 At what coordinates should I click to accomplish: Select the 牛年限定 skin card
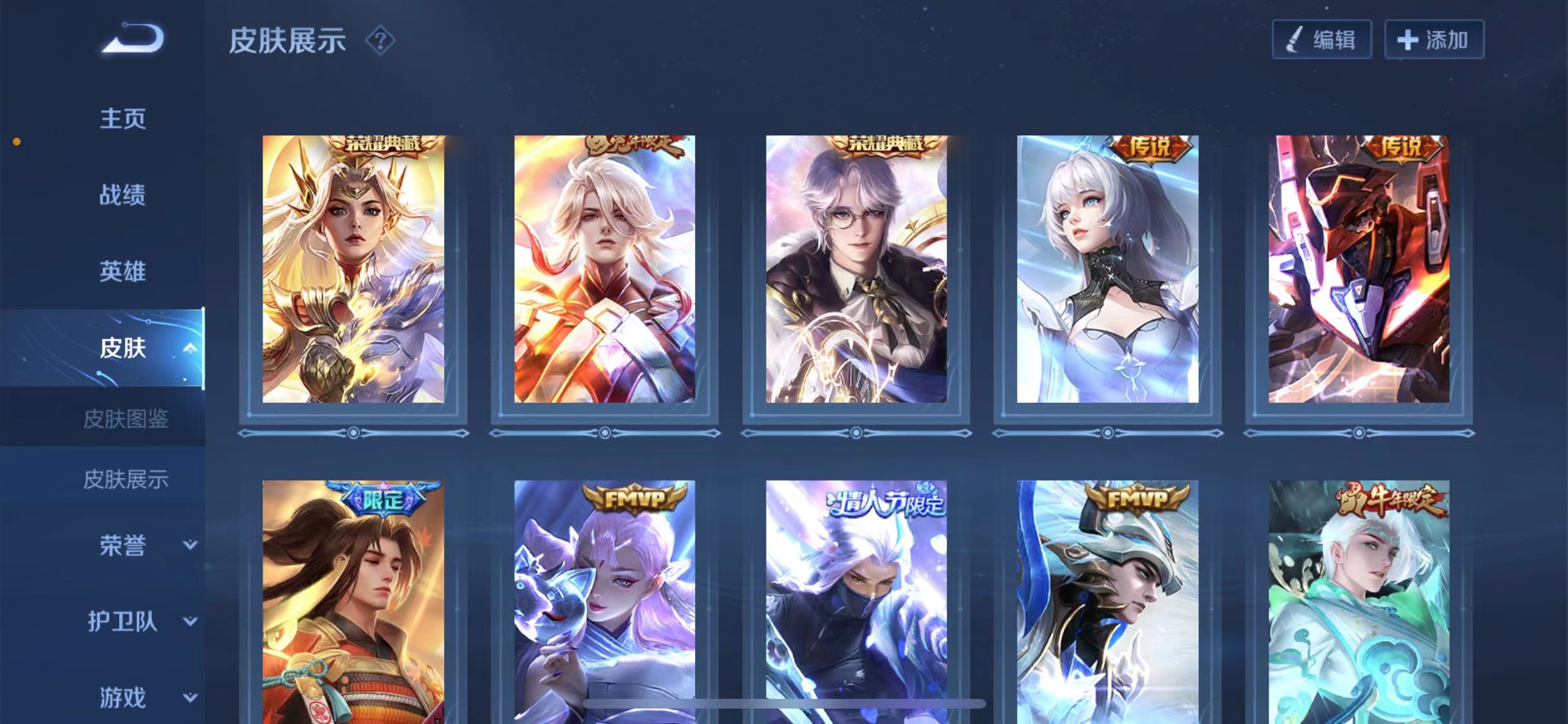point(1359,602)
